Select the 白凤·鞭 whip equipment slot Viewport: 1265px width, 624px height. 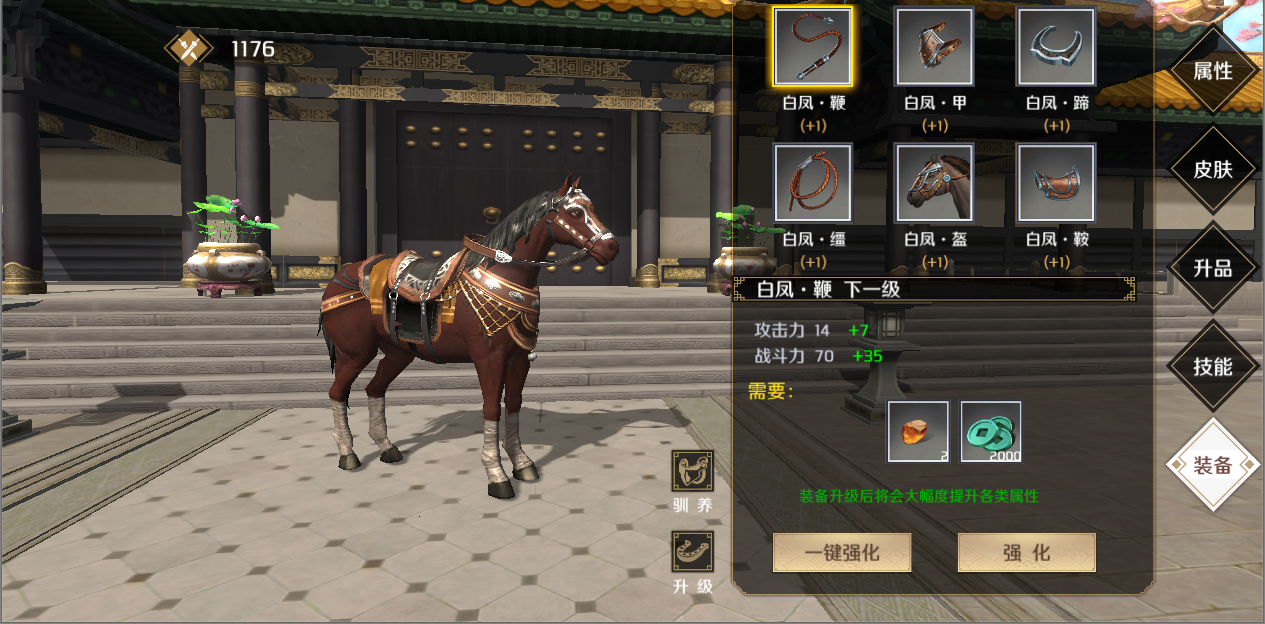[812, 46]
